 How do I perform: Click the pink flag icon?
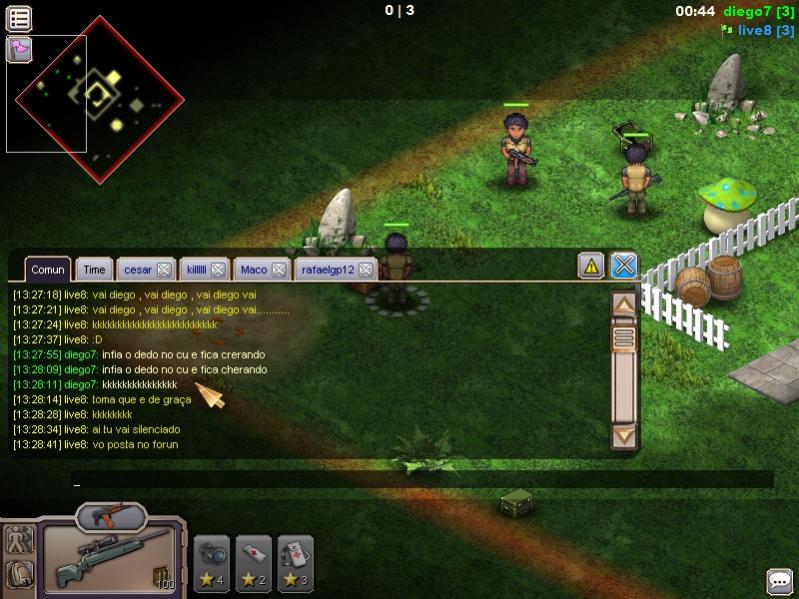[x=19, y=49]
